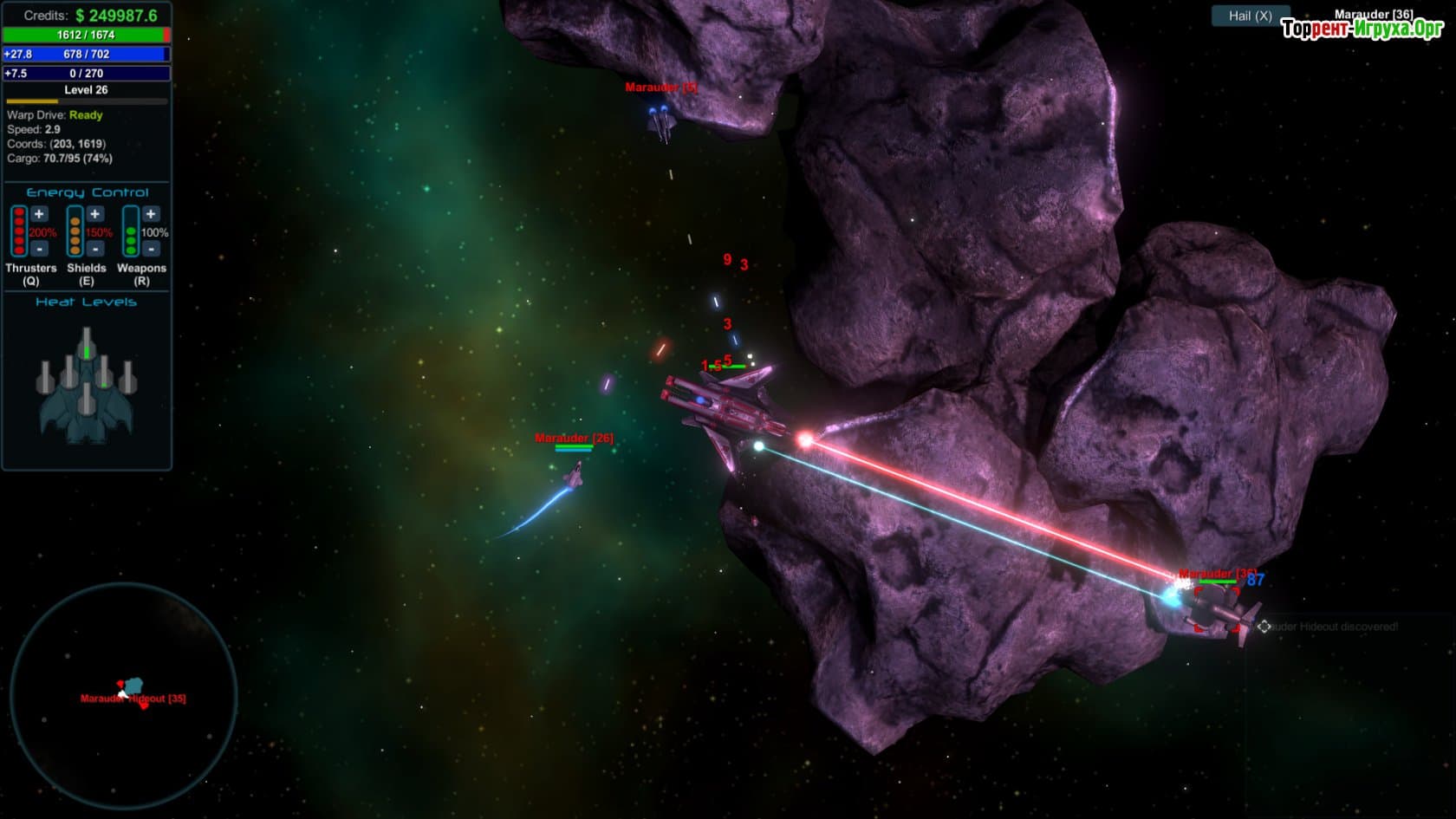This screenshot has height=819, width=1456.
Task: Boost Weapons energy with the plus button
Action: tap(151, 214)
